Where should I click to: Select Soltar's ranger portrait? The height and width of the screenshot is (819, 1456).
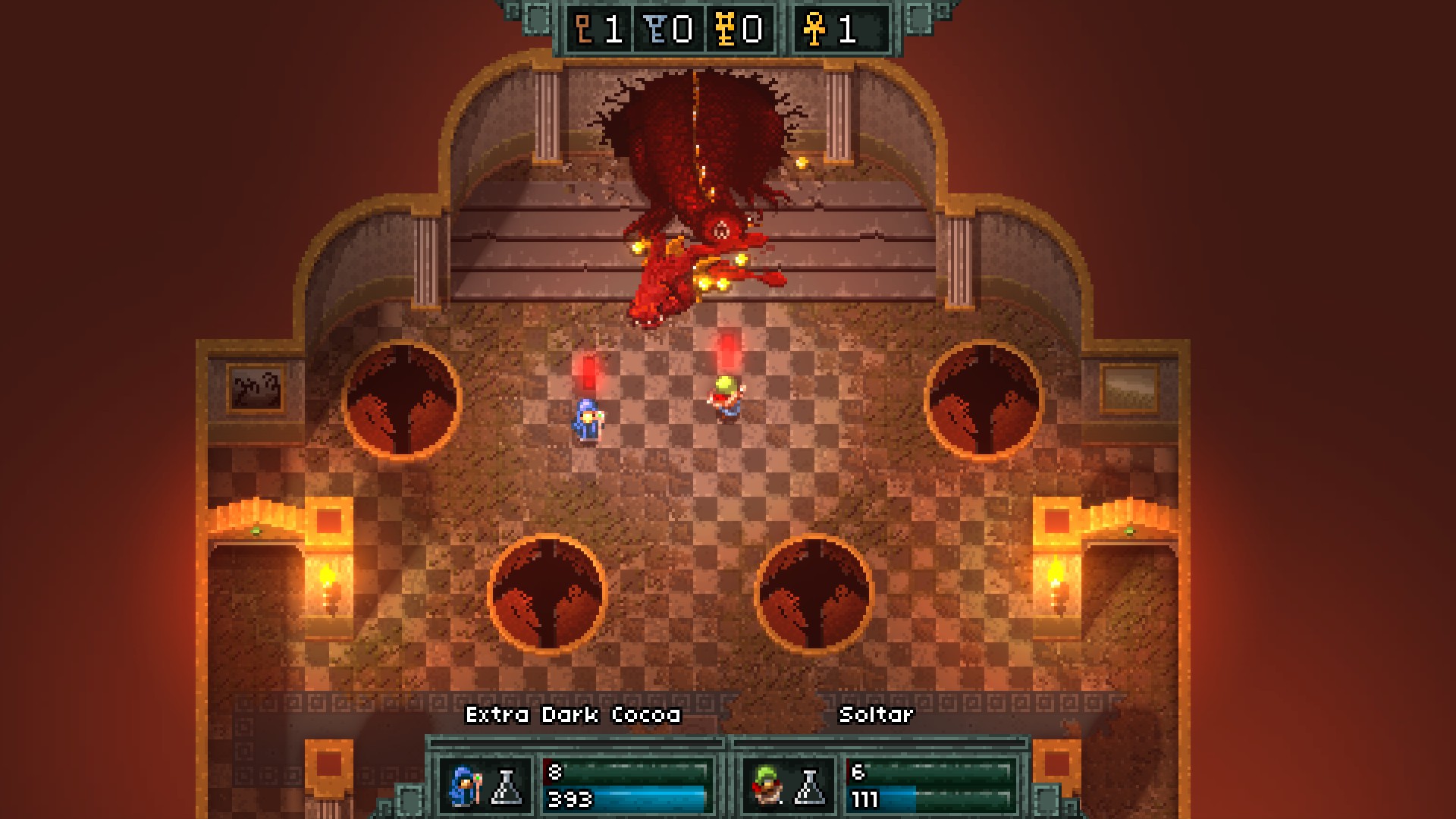[x=767, y=786]
